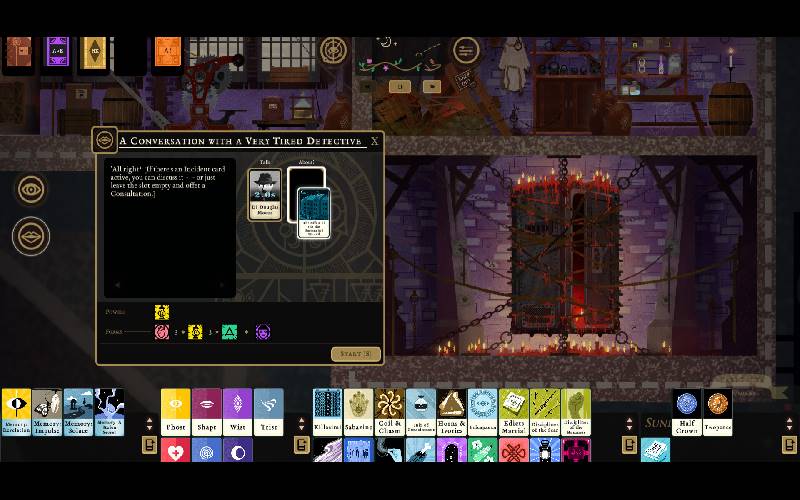This screenshot has height=500, width=800.
Task: Close the detective conversation window
Action: (375, 141)
